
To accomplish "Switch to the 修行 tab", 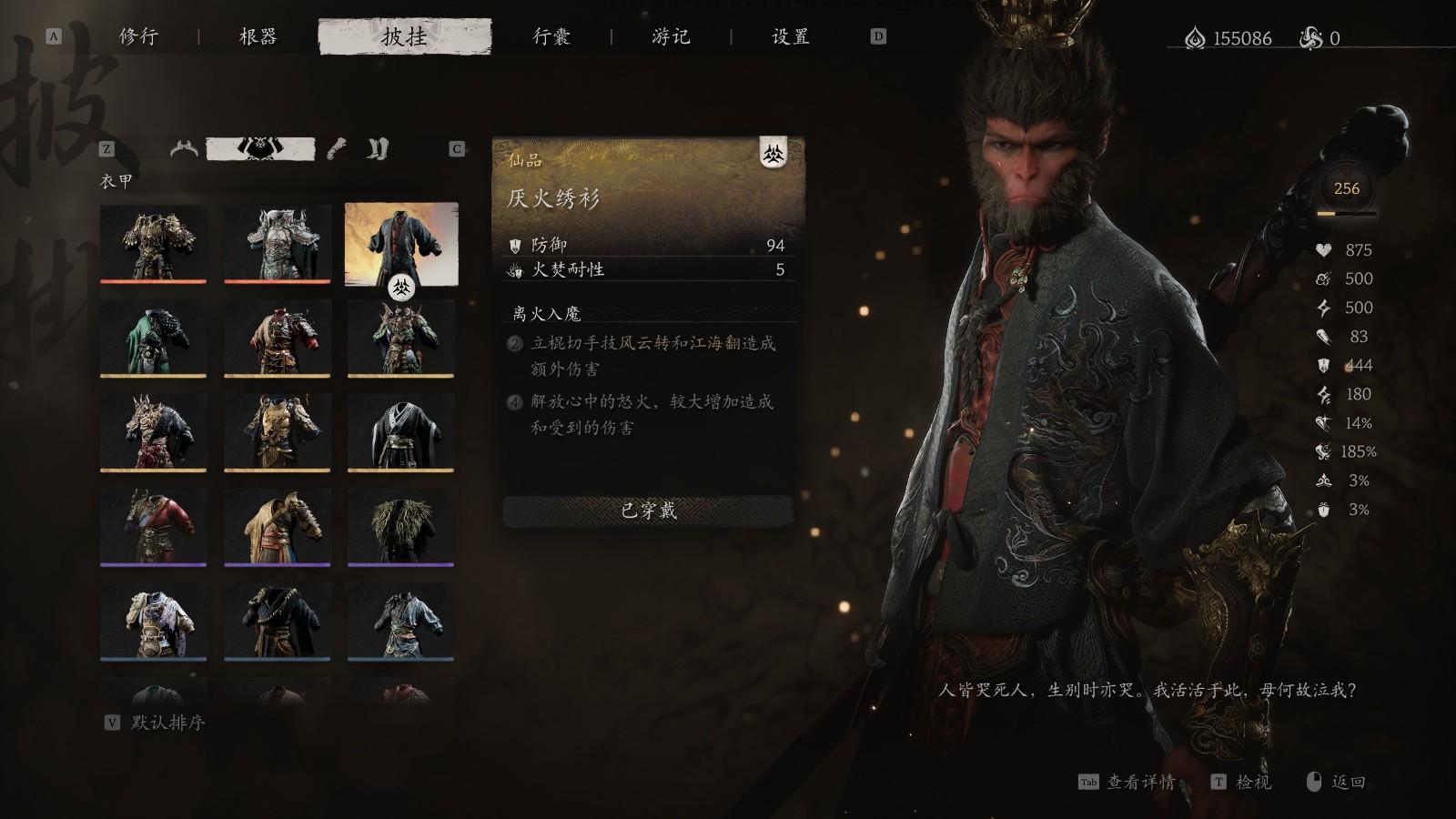I will pyautogui.click(x=138, y=38).
